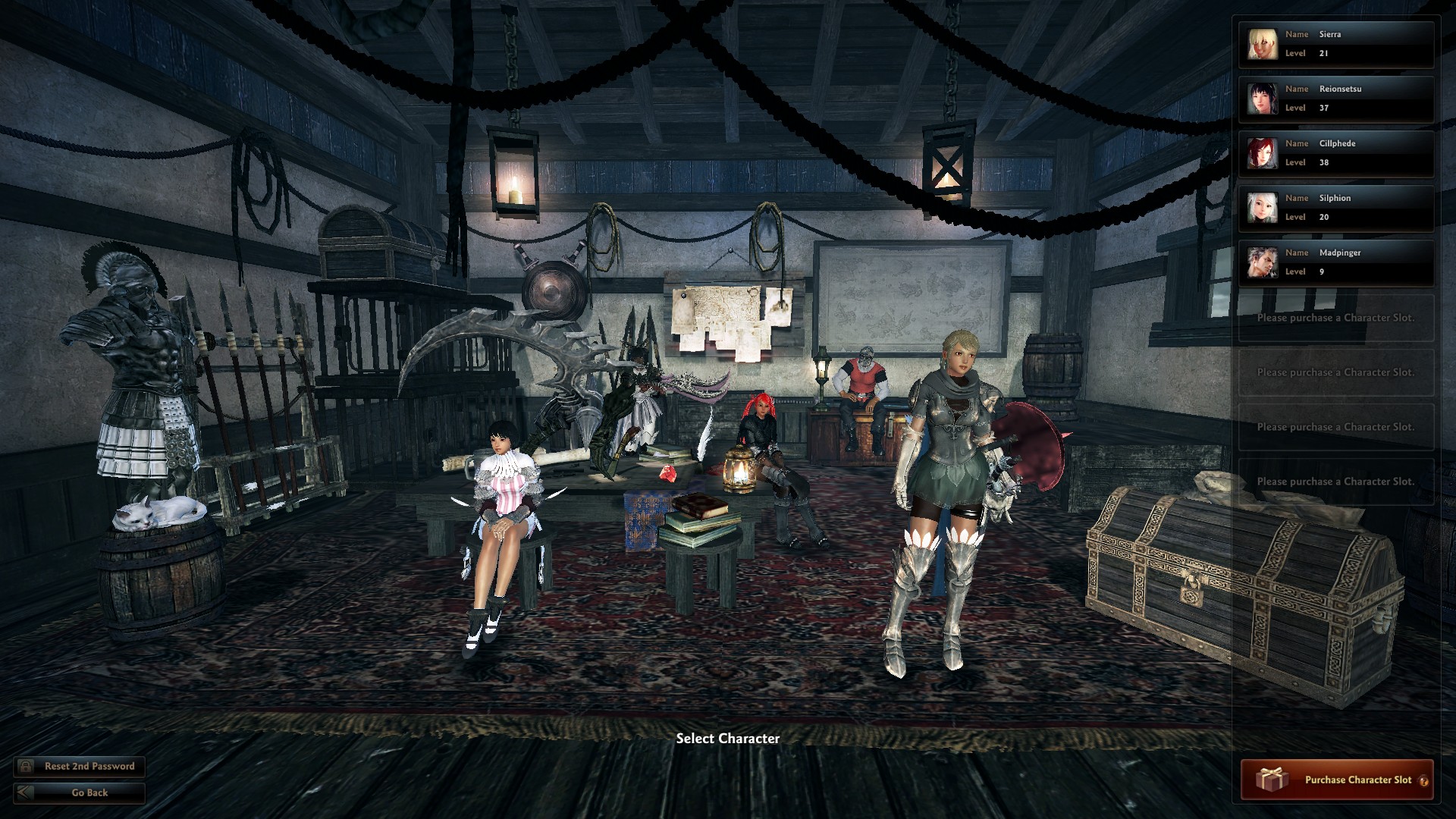The image size is (1456, 819).
Task: Open Purchase Character Slot
Action: (x=1335, y=780)
